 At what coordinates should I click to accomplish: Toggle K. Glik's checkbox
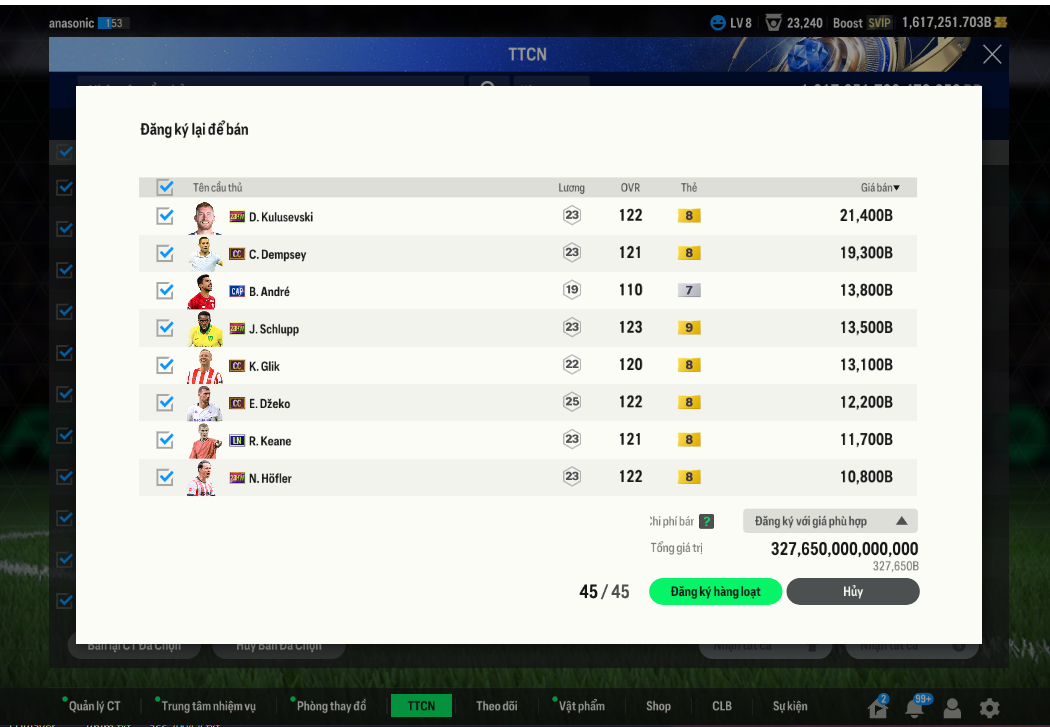pyautogui.click(x=165, y=366)
